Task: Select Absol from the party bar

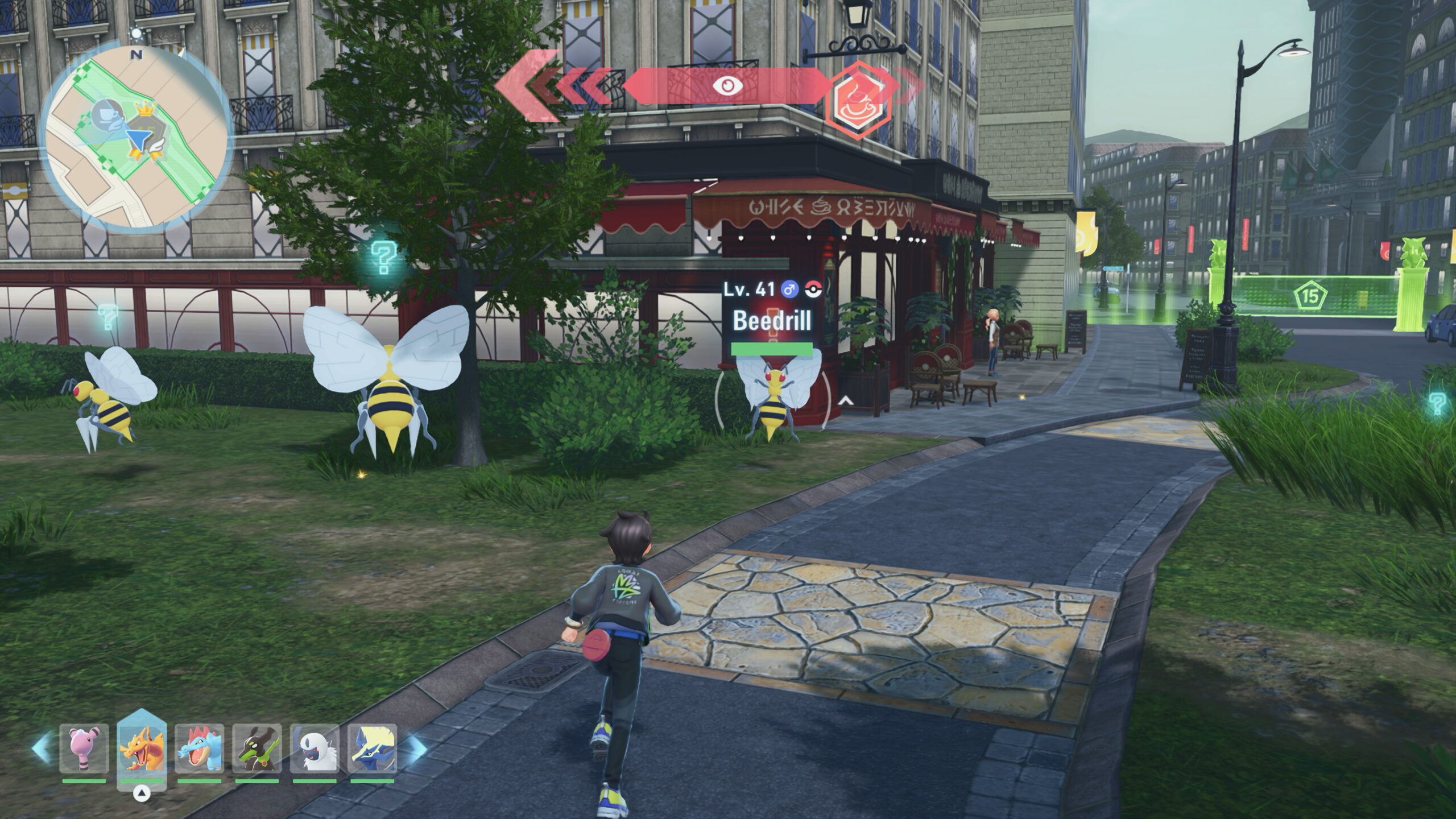Action: click(315, 748)
